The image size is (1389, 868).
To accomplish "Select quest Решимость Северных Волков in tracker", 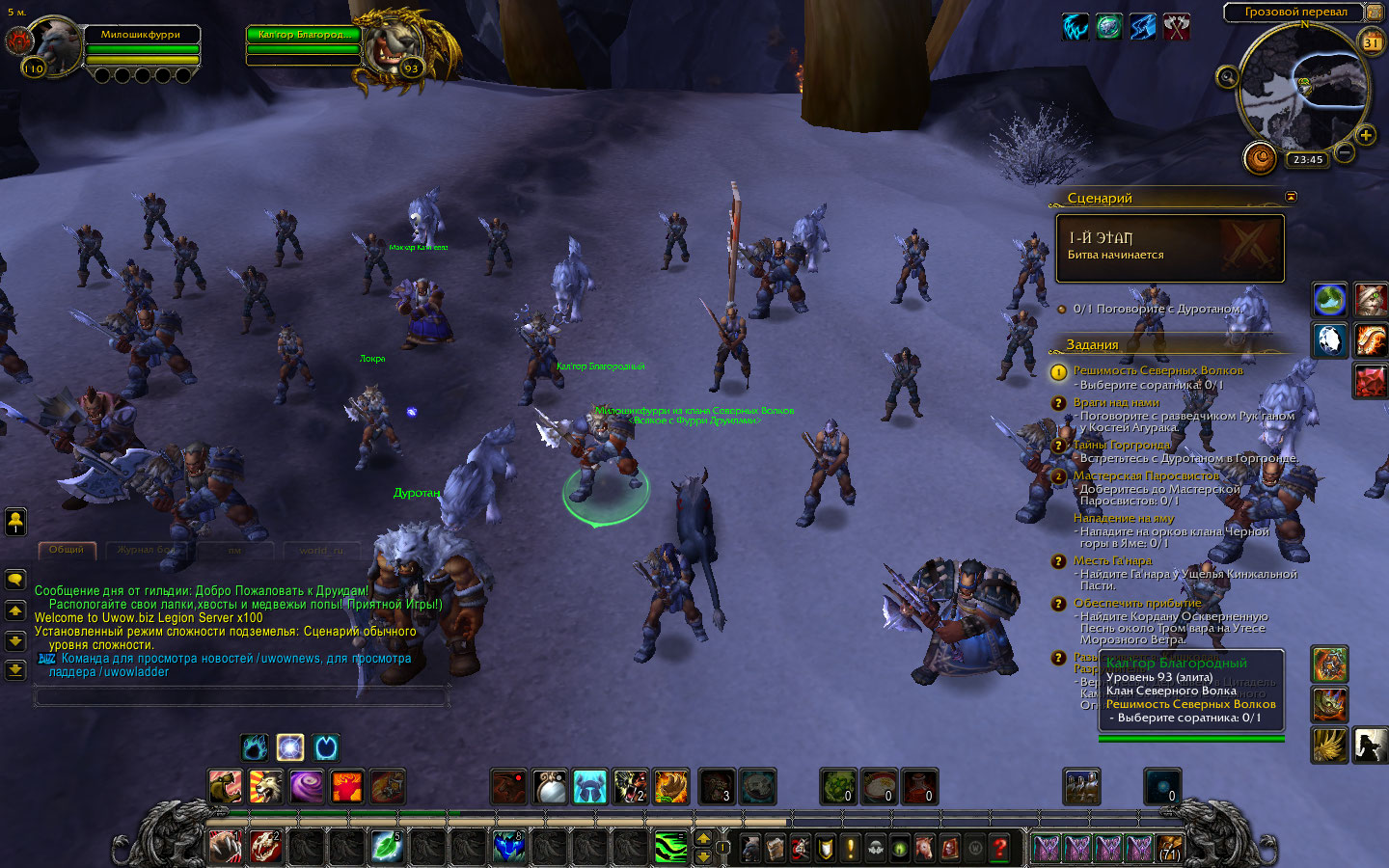I will (1157, 370).
